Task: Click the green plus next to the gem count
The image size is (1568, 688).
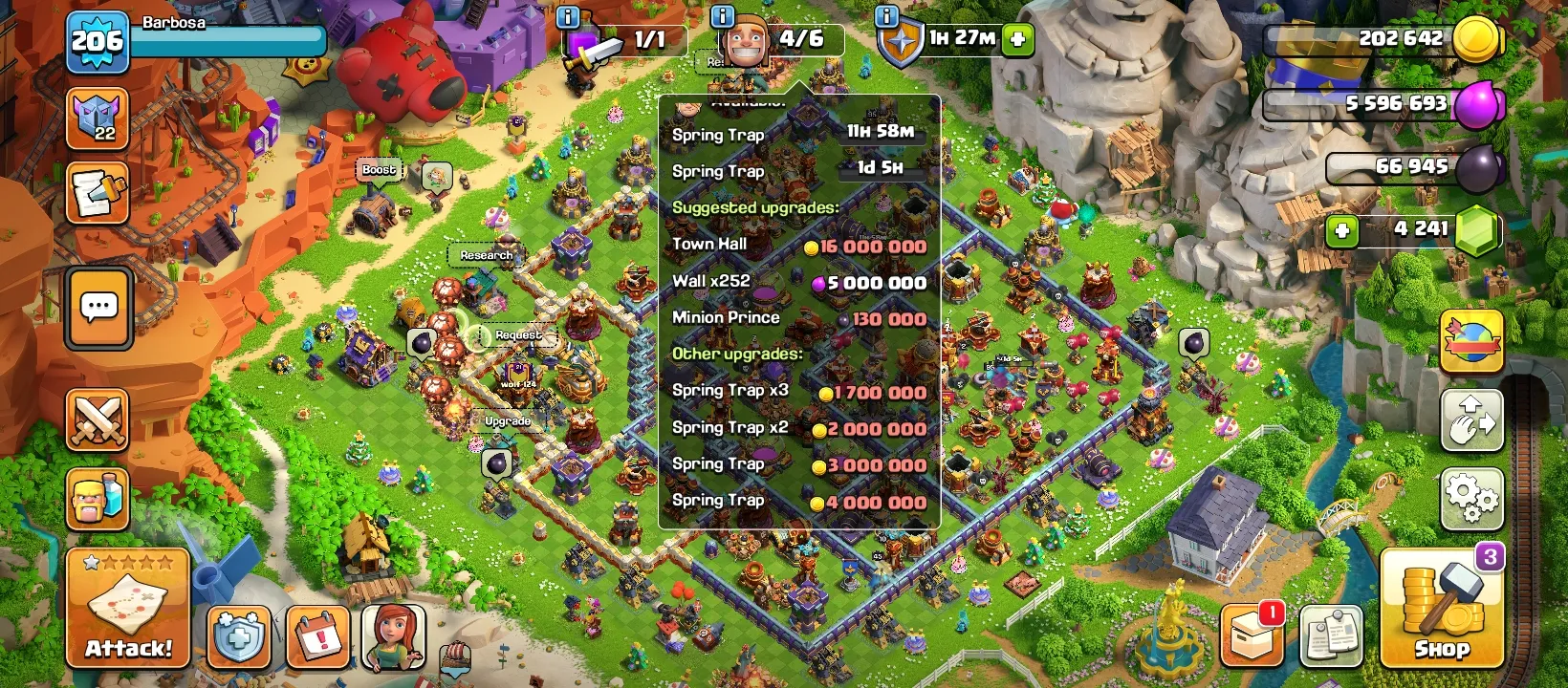Action: tap(1341, 229)
